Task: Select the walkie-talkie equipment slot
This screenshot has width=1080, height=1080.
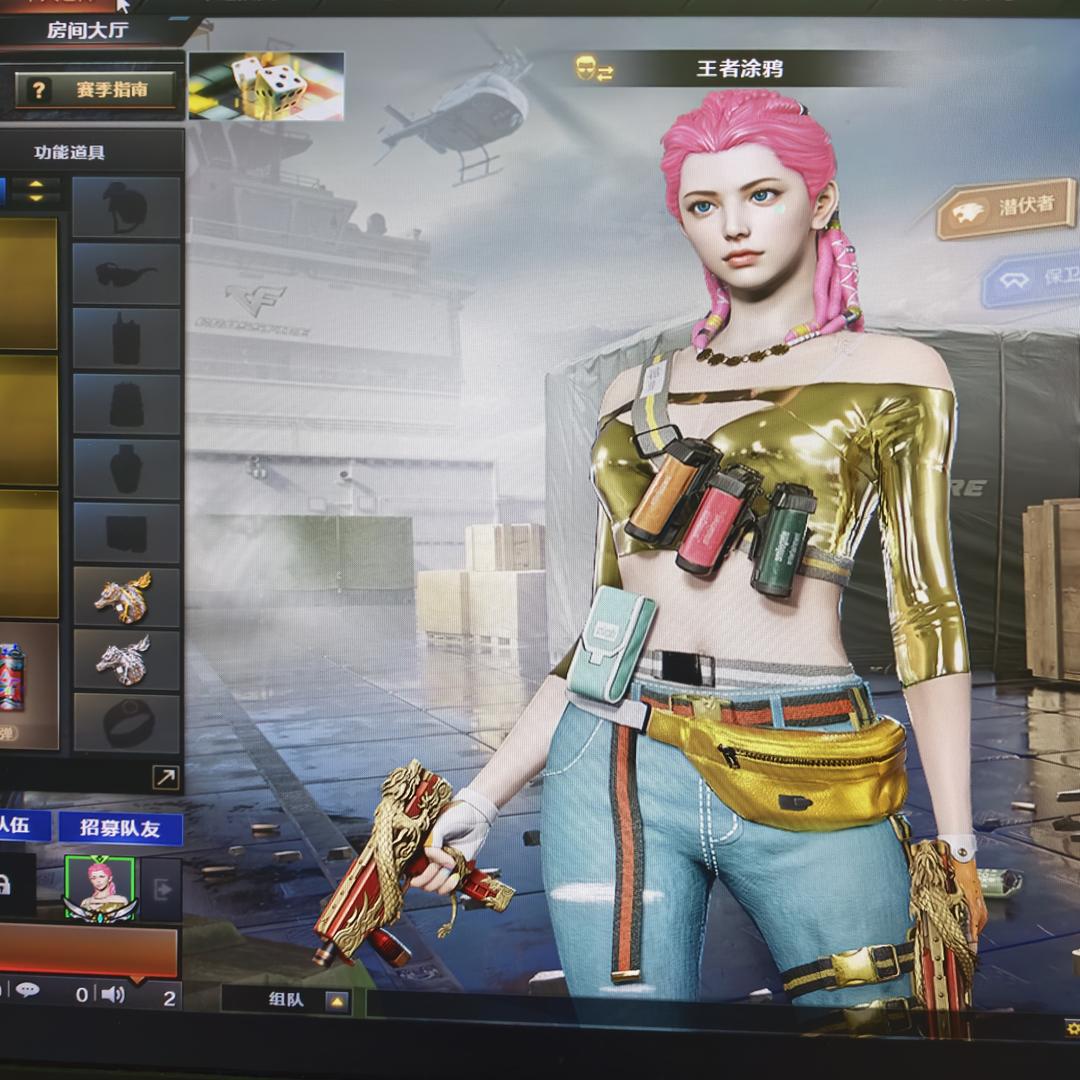Action: click(x=126, y=338)
